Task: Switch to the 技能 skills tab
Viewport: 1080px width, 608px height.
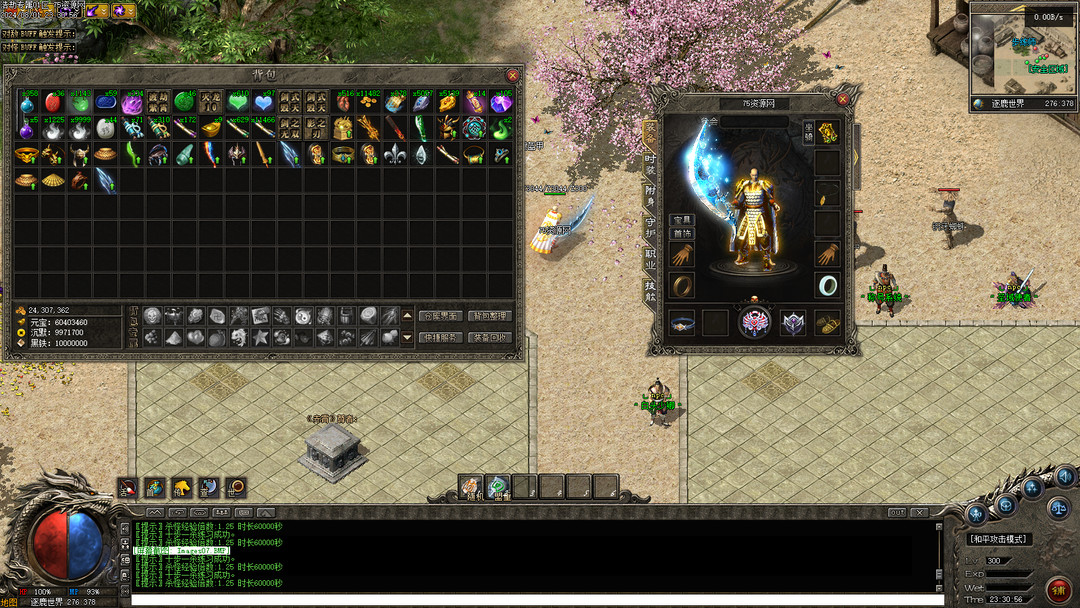Action: coord(651,291)
